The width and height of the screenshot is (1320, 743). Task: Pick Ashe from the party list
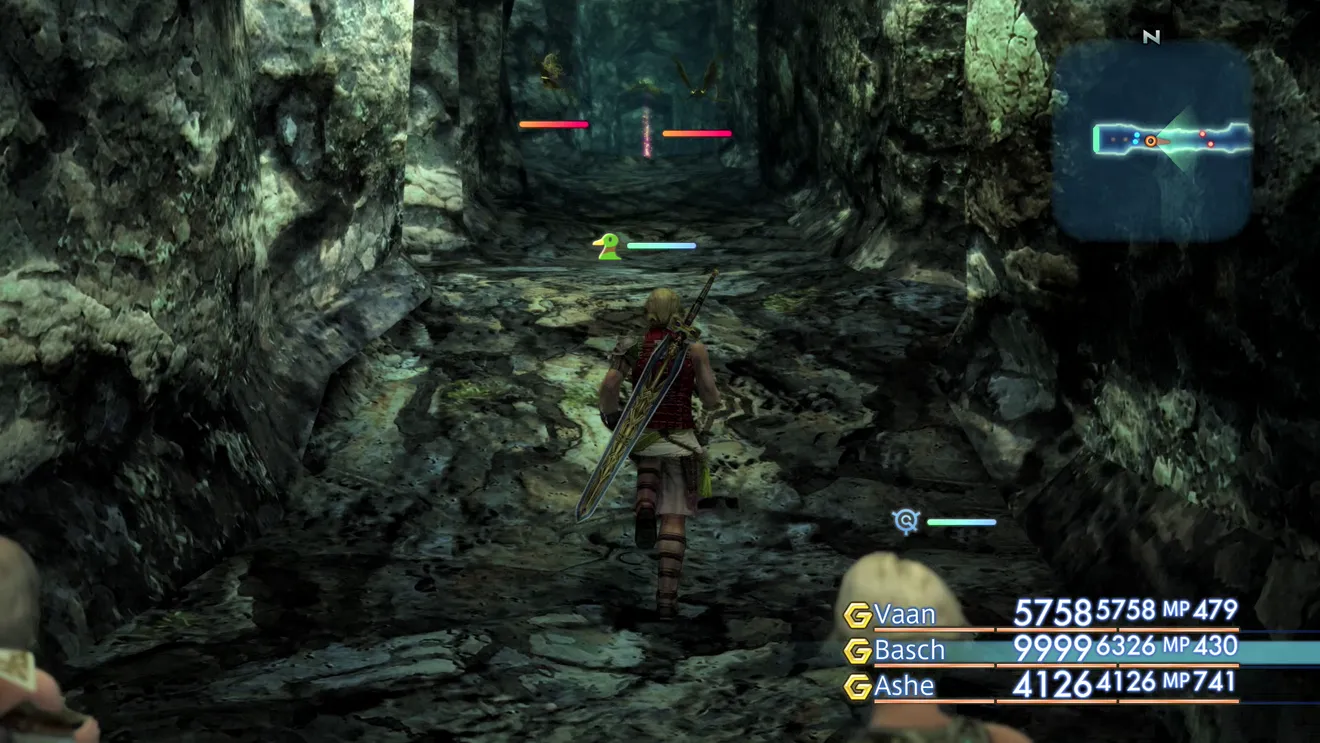[x=904, y=686]
